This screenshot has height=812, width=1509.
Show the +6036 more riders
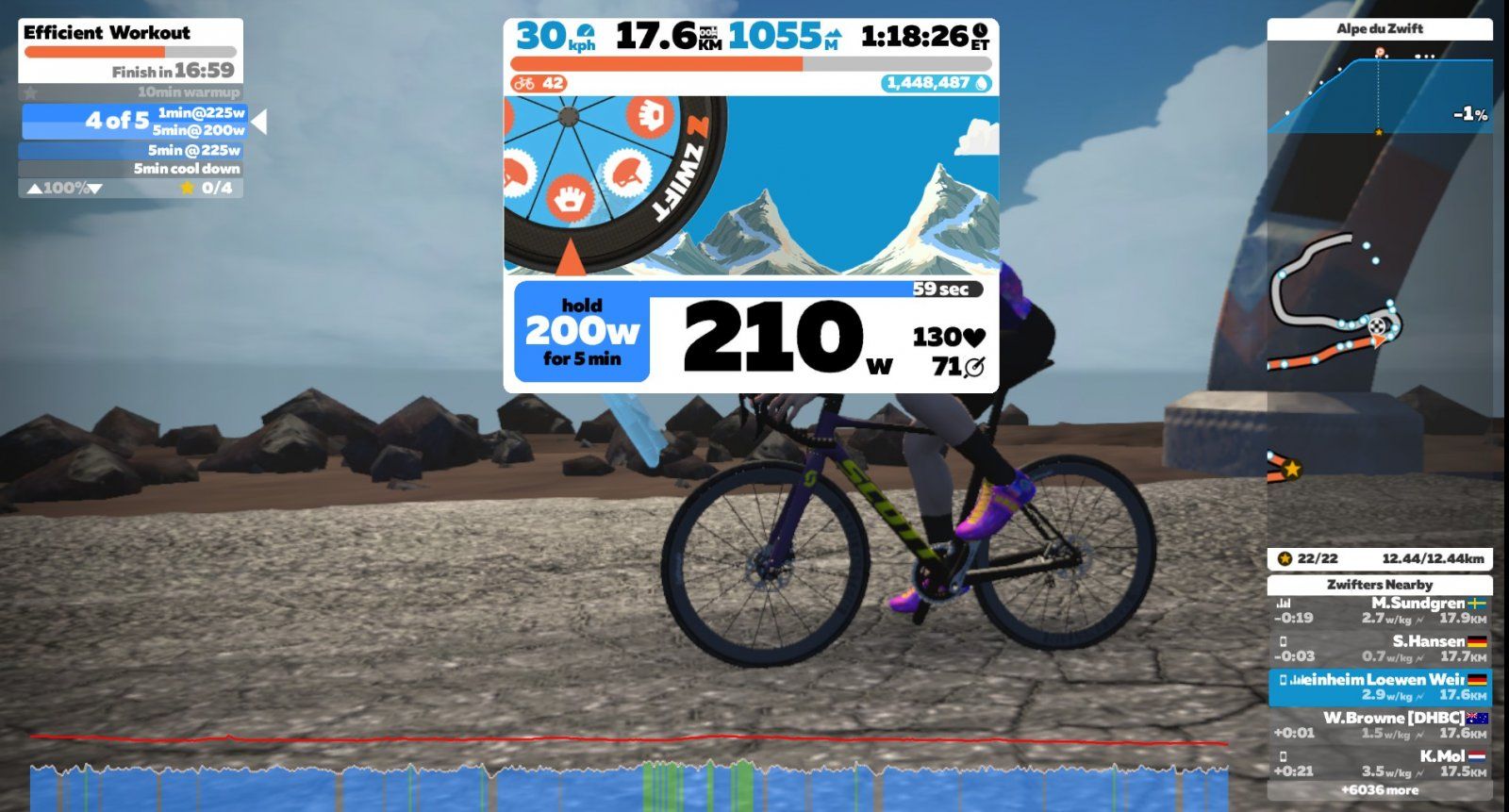[x=1379, y=790]
